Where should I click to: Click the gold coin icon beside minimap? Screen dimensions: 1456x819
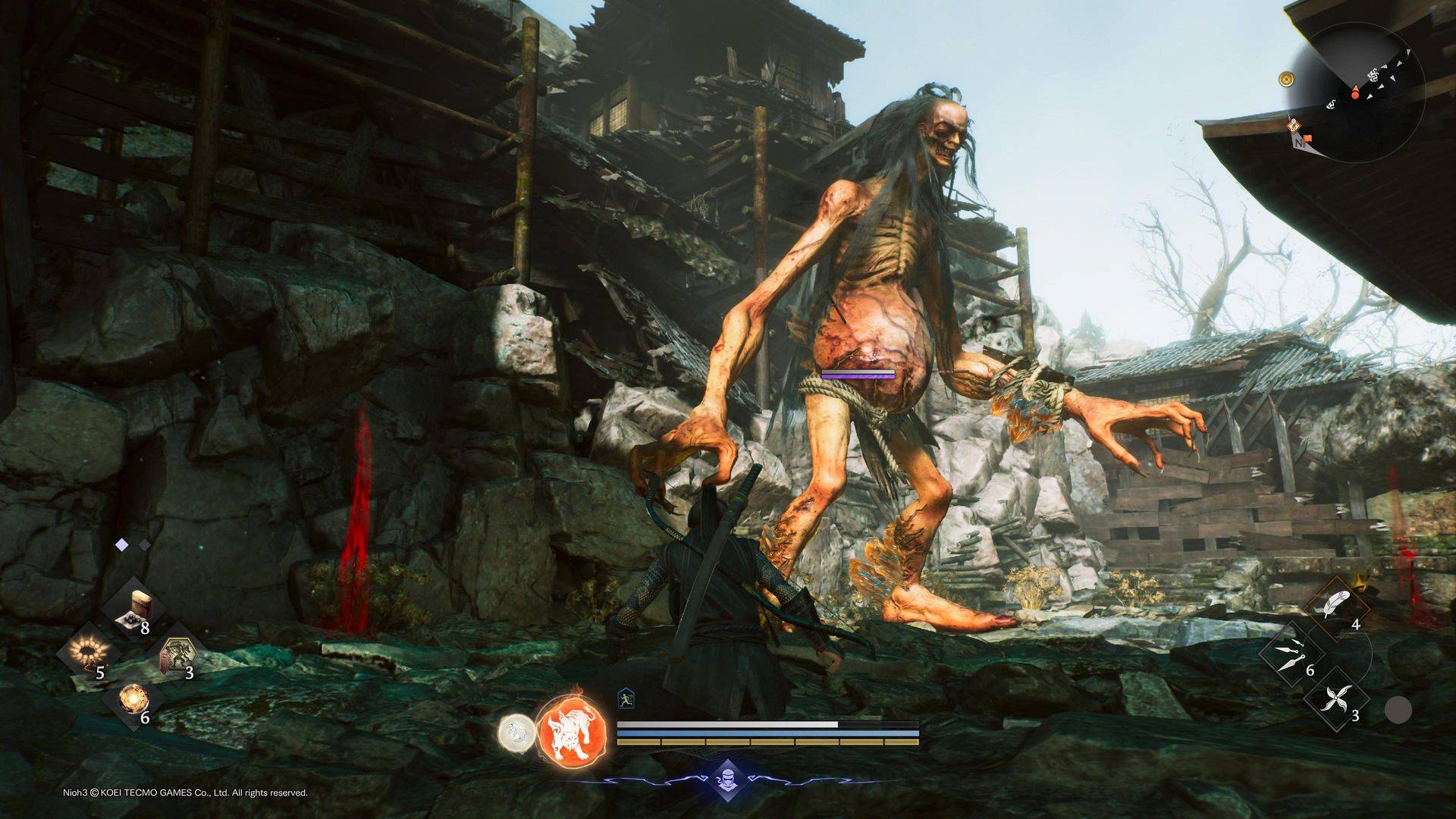pos(1286,79)
